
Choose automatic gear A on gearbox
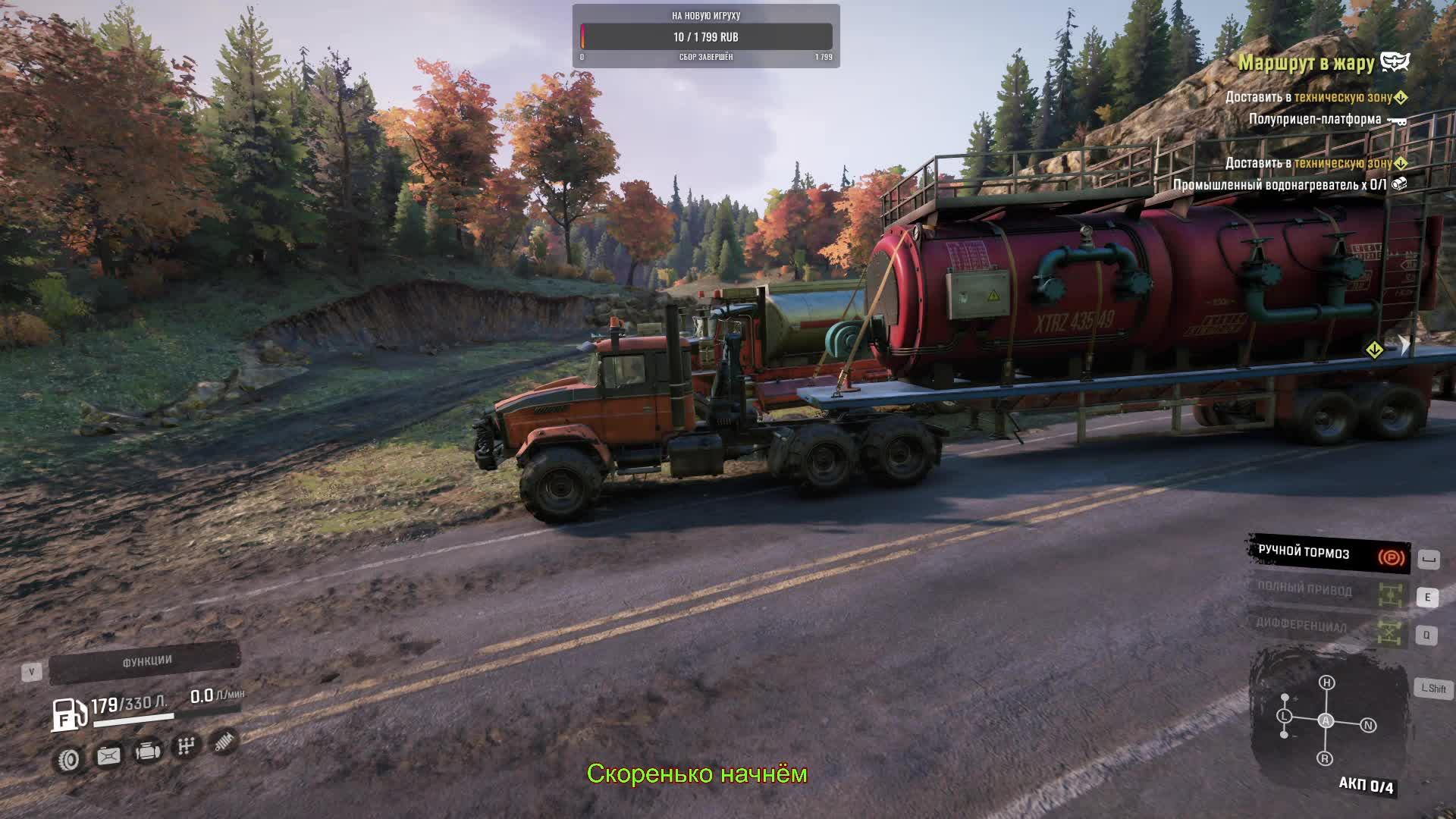click(1326, 720)
